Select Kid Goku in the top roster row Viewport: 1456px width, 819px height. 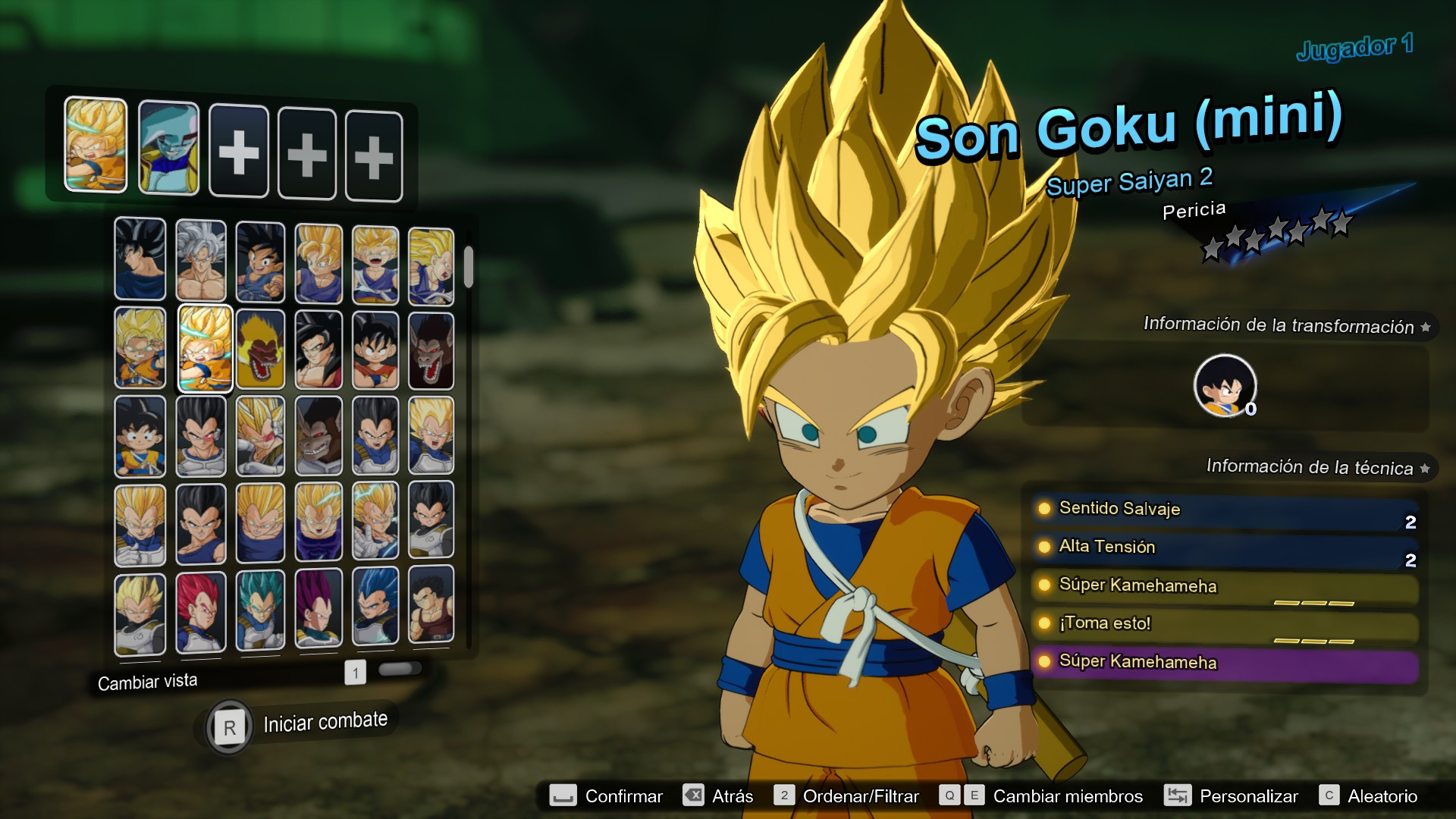coord(259,258)
